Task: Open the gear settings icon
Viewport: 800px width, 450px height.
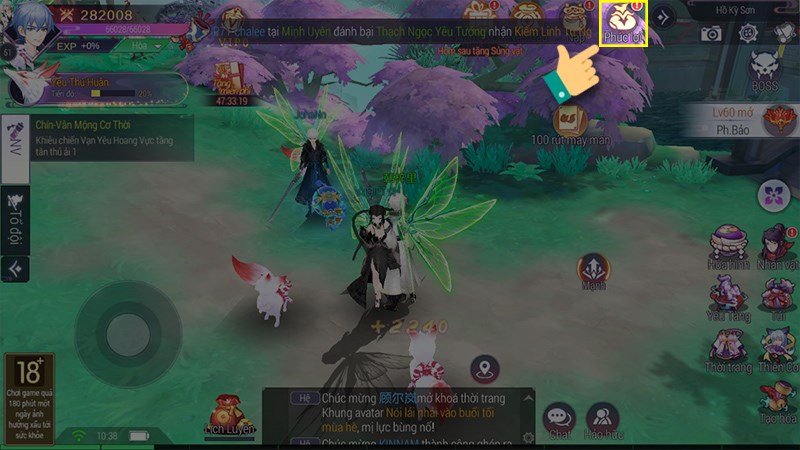Action: [x=747, y=33]
